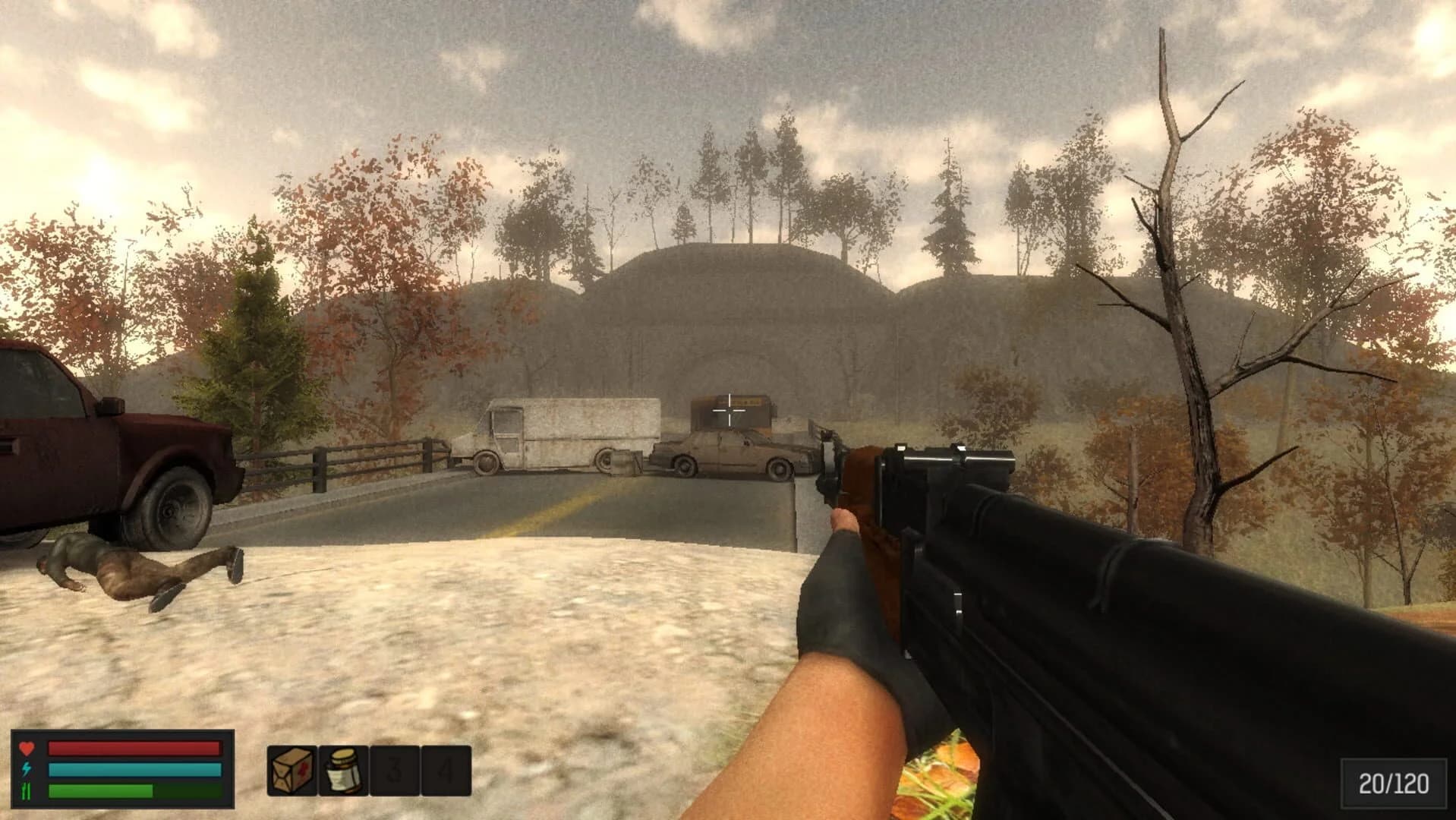Select the pill bottle in hotbar slot 2
1456x820 pixels.
coord(342,771)
